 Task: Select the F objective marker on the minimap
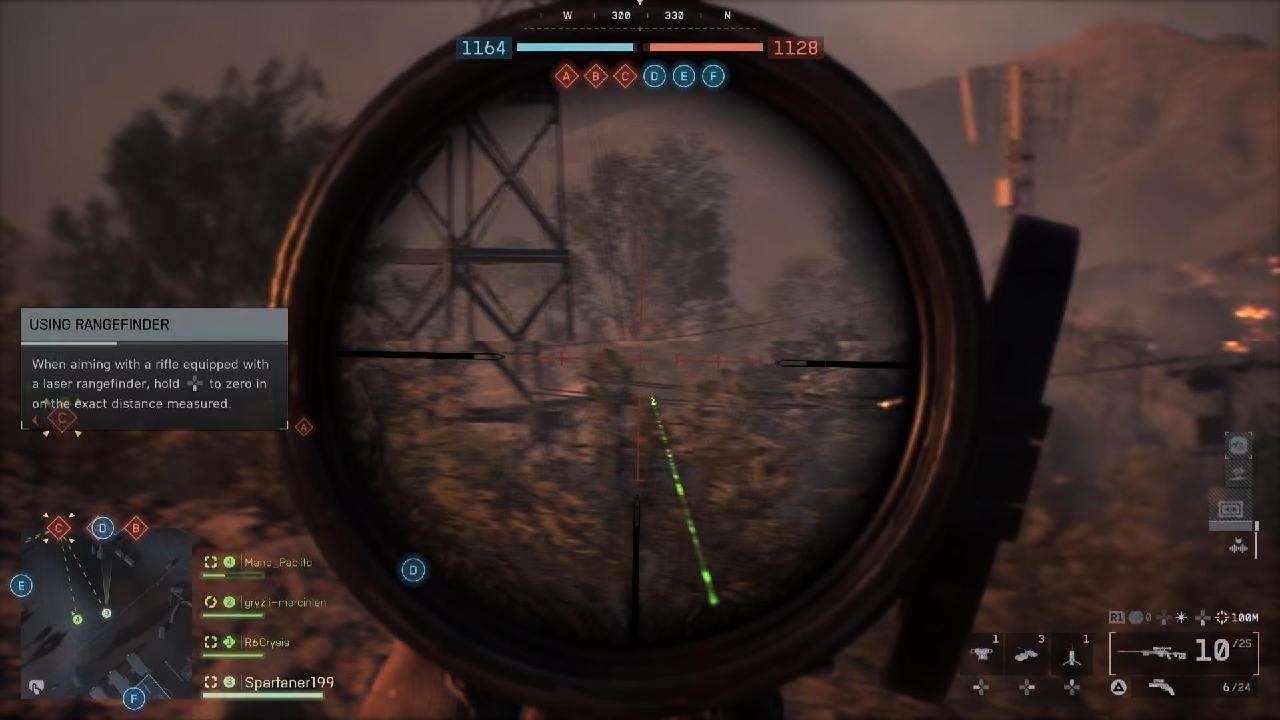(x=134, y=698)
